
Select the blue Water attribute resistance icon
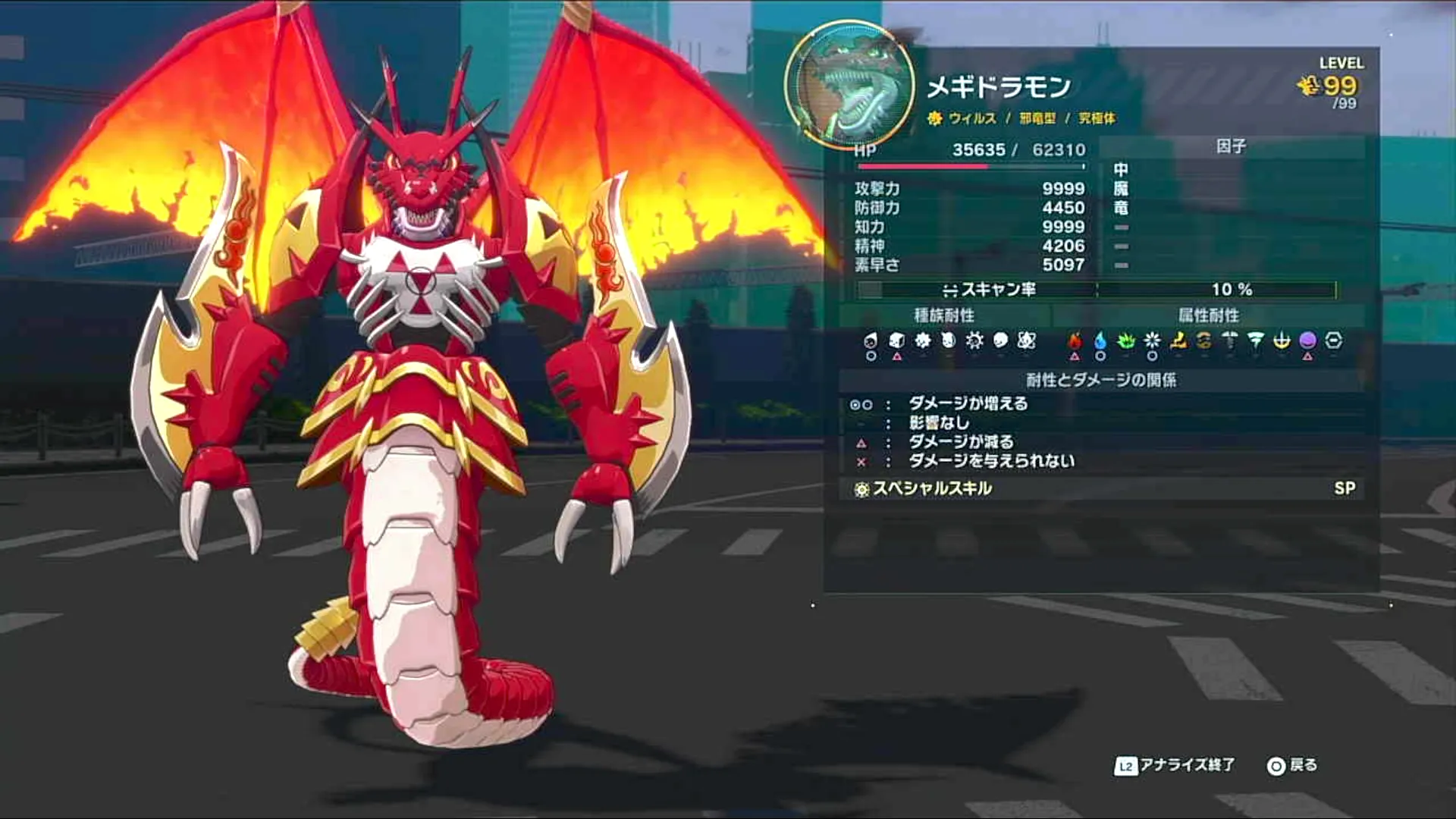[x=1100, y=340]
